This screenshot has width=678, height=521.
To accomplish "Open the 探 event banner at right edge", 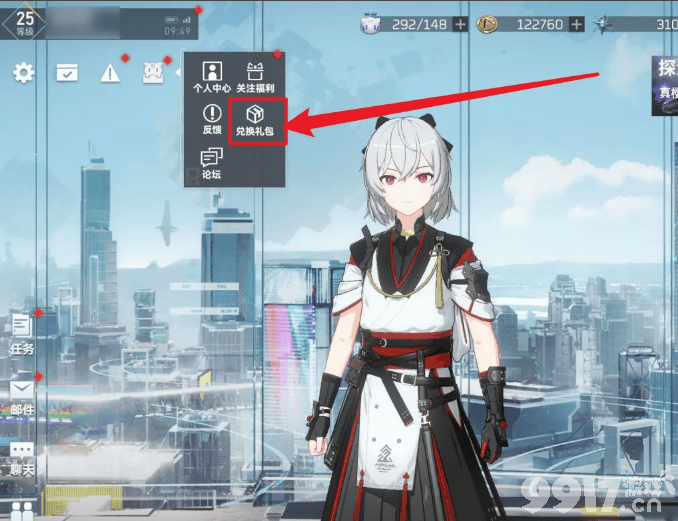I will click(665, 85).
